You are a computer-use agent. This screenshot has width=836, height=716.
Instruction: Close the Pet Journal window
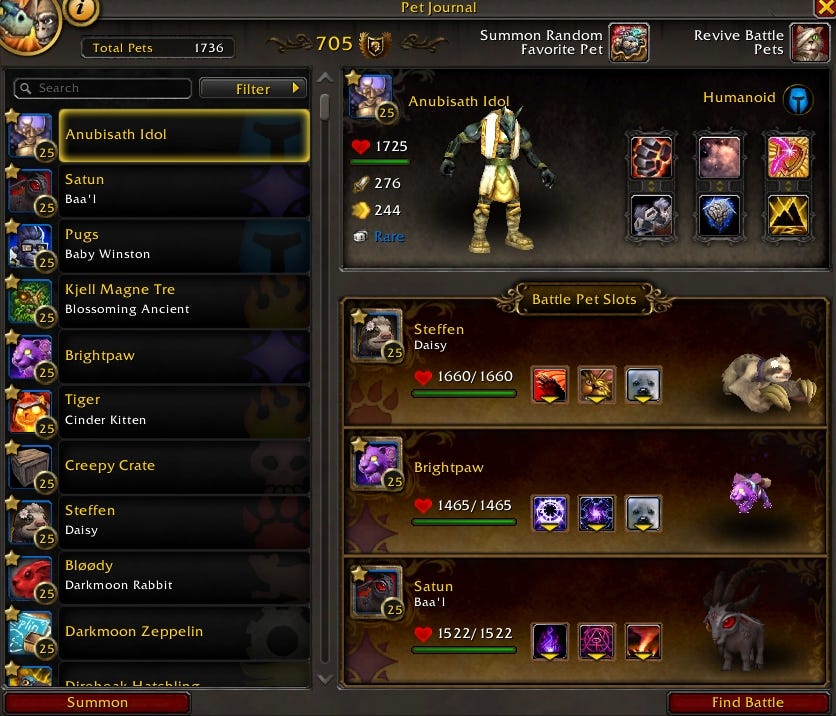(826, 7)
